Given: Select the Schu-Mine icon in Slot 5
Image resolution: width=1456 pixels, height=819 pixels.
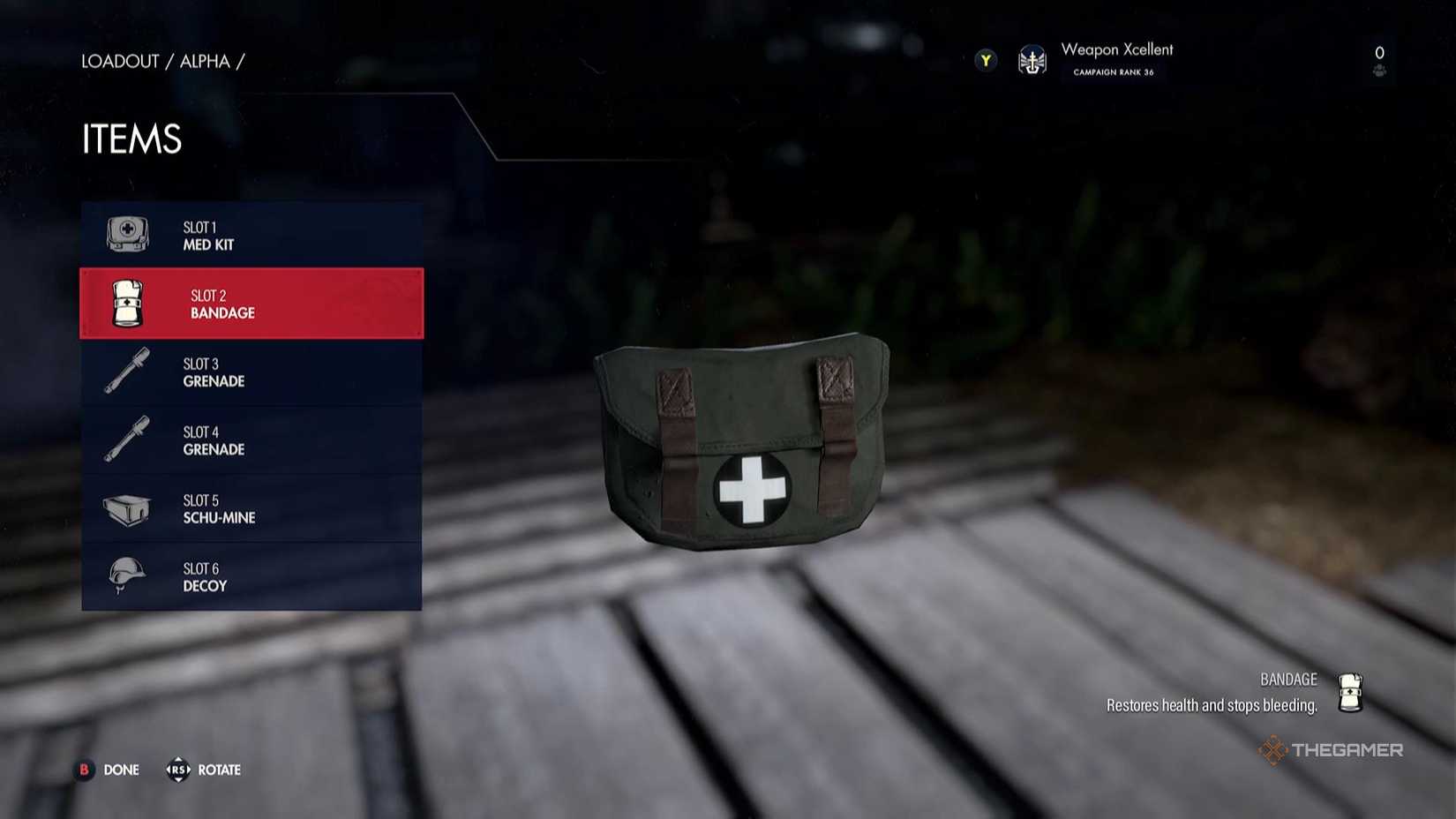Looking at the screenshot, I should 124,507.
